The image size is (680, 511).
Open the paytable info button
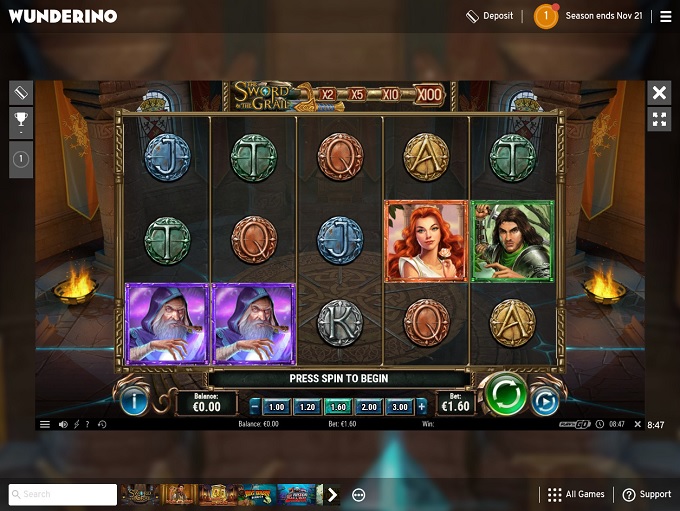[x=134, y=402]
